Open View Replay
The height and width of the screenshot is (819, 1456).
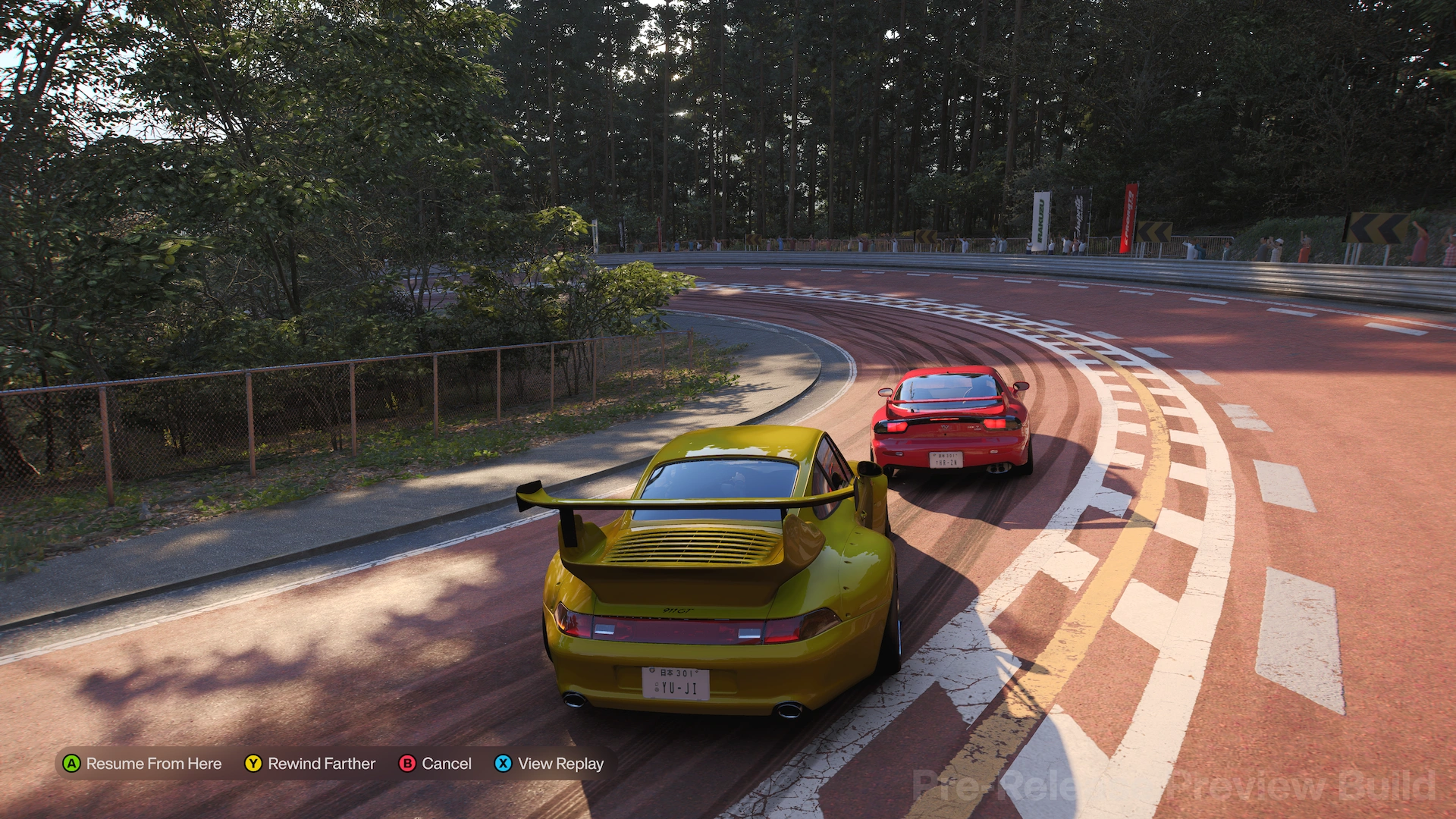550,764
